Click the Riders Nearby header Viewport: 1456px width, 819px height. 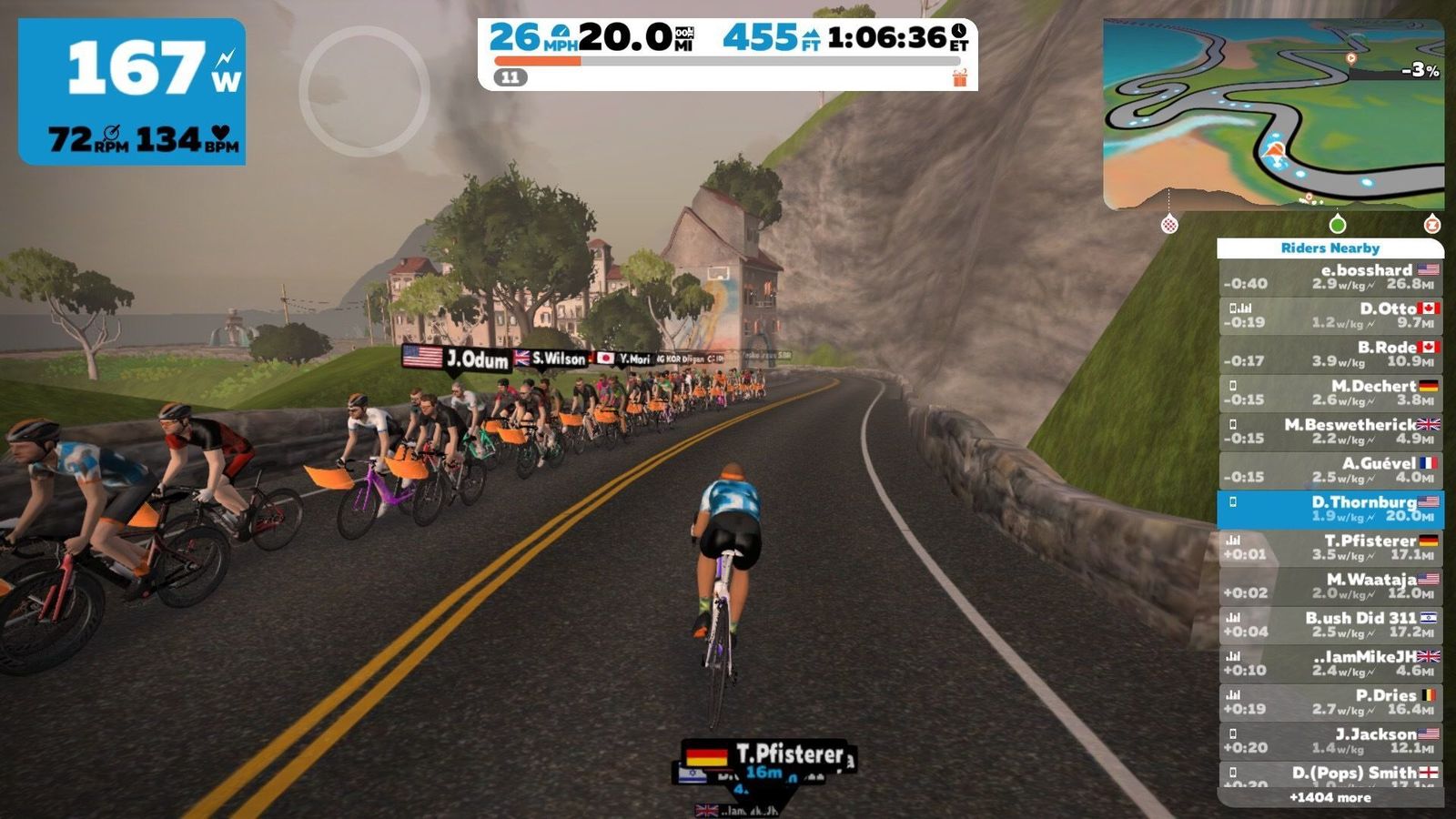[1330, 248]
